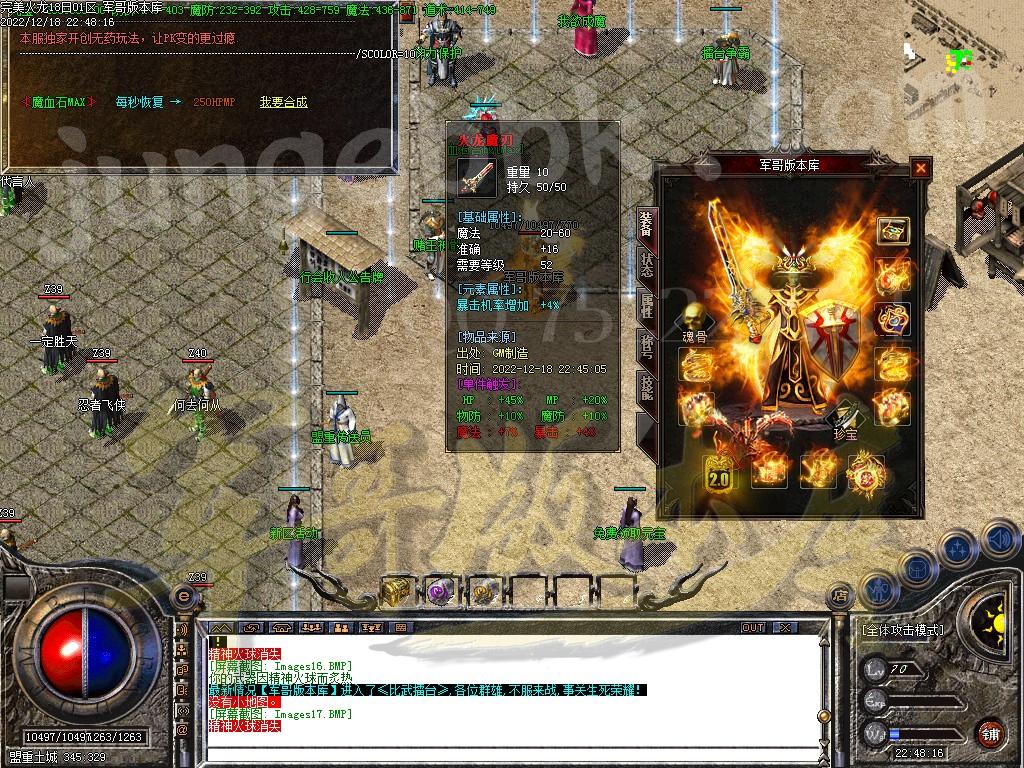
Task: Use the golden chest hotbar item
Action: [x=397, y=590]
